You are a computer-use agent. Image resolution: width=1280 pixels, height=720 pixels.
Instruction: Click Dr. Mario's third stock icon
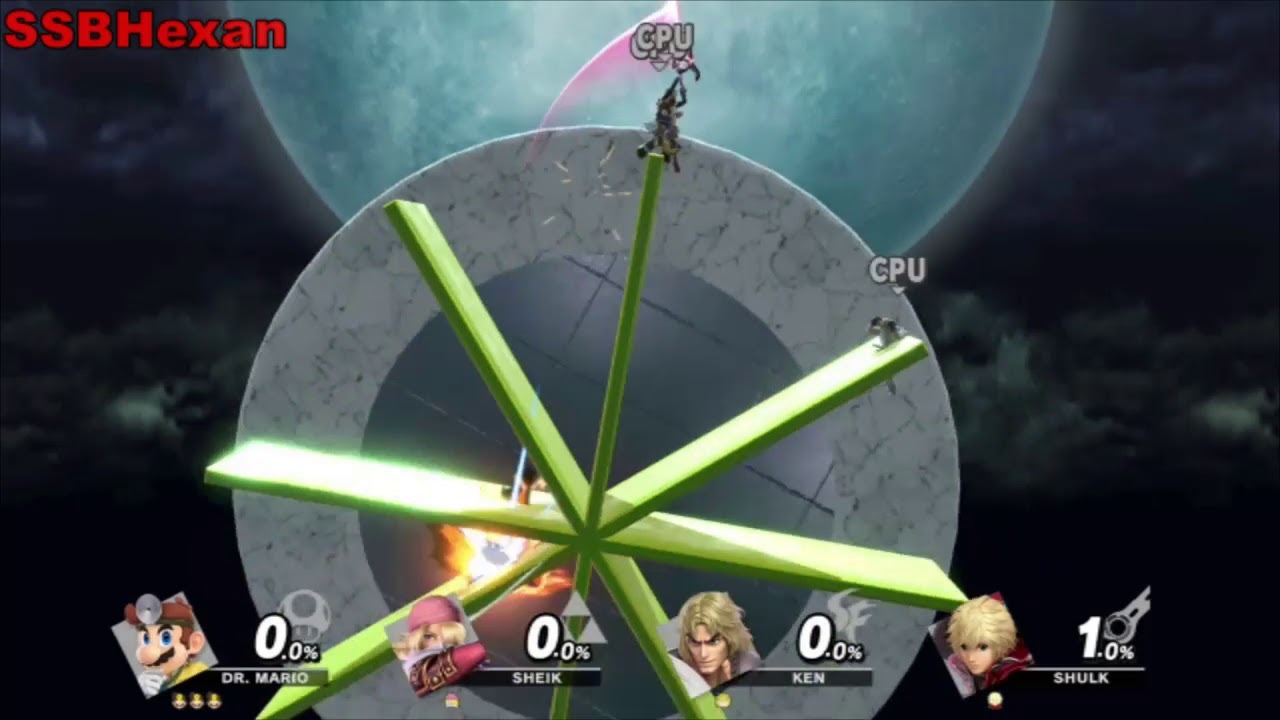coord(215,698)
